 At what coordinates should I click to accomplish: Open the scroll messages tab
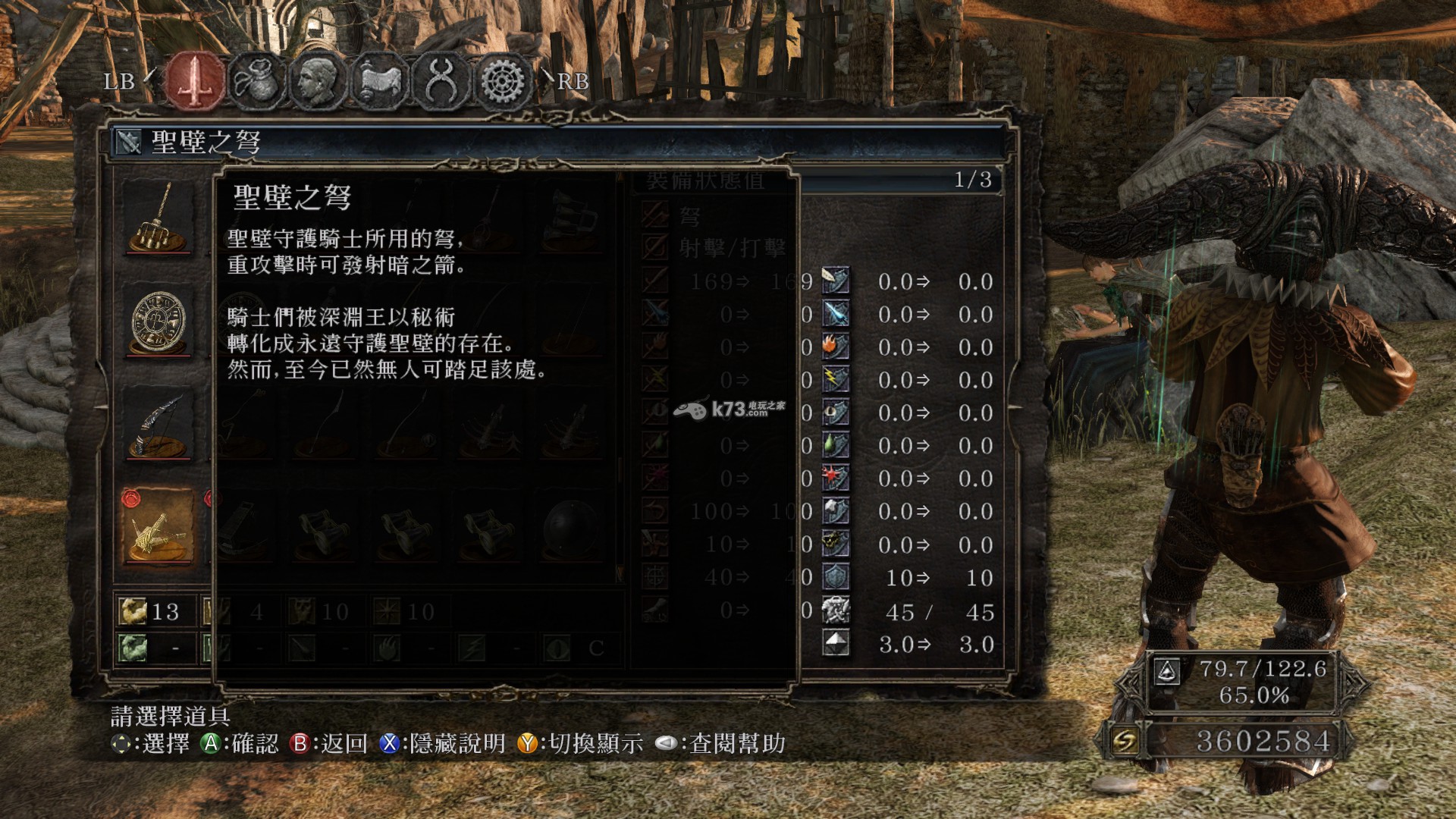coord(378,80)
